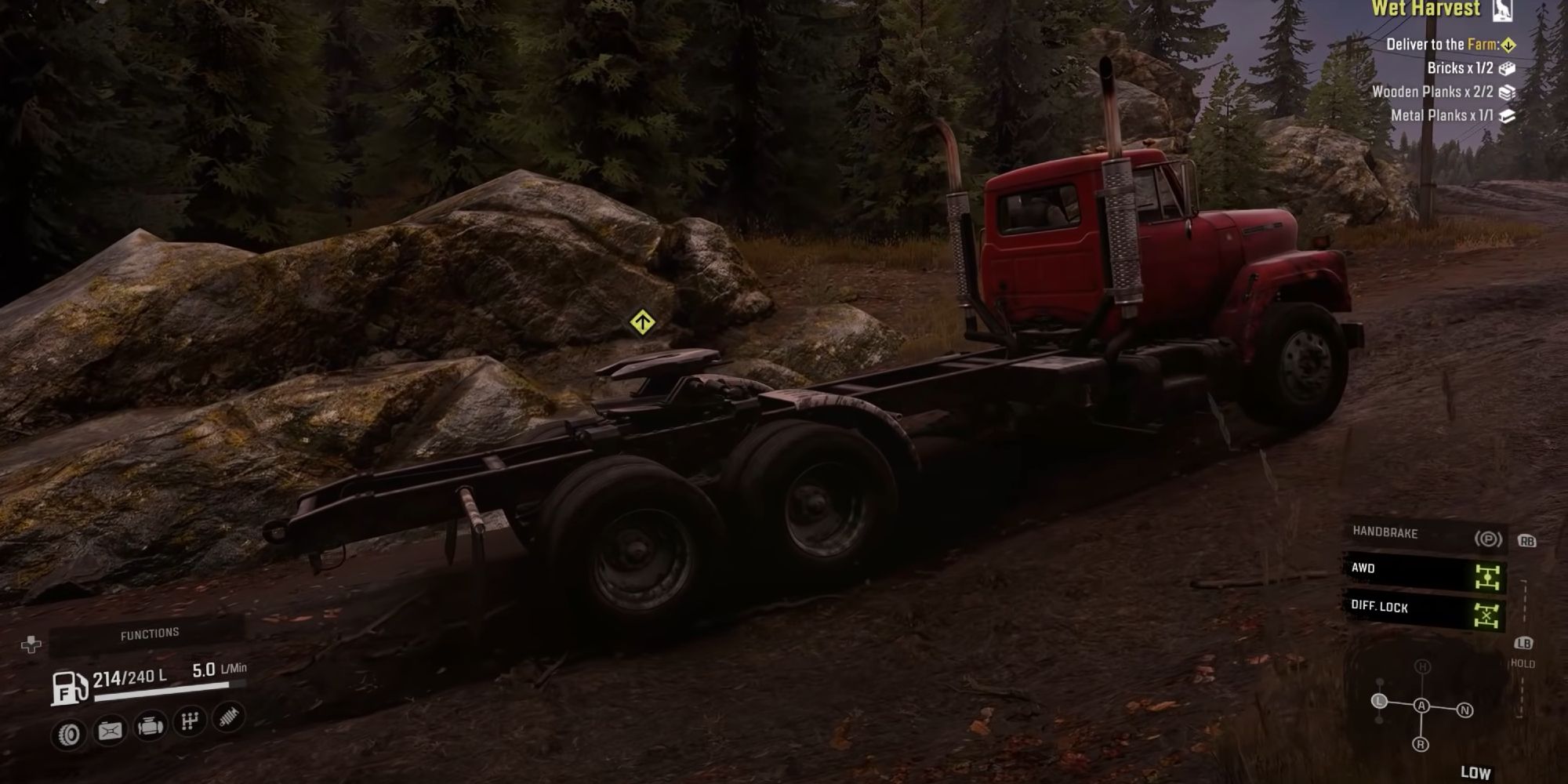Viewport: 1568px width, 784px height.
Task: Click the fuel pump icon
Action: tap(69, 689)
